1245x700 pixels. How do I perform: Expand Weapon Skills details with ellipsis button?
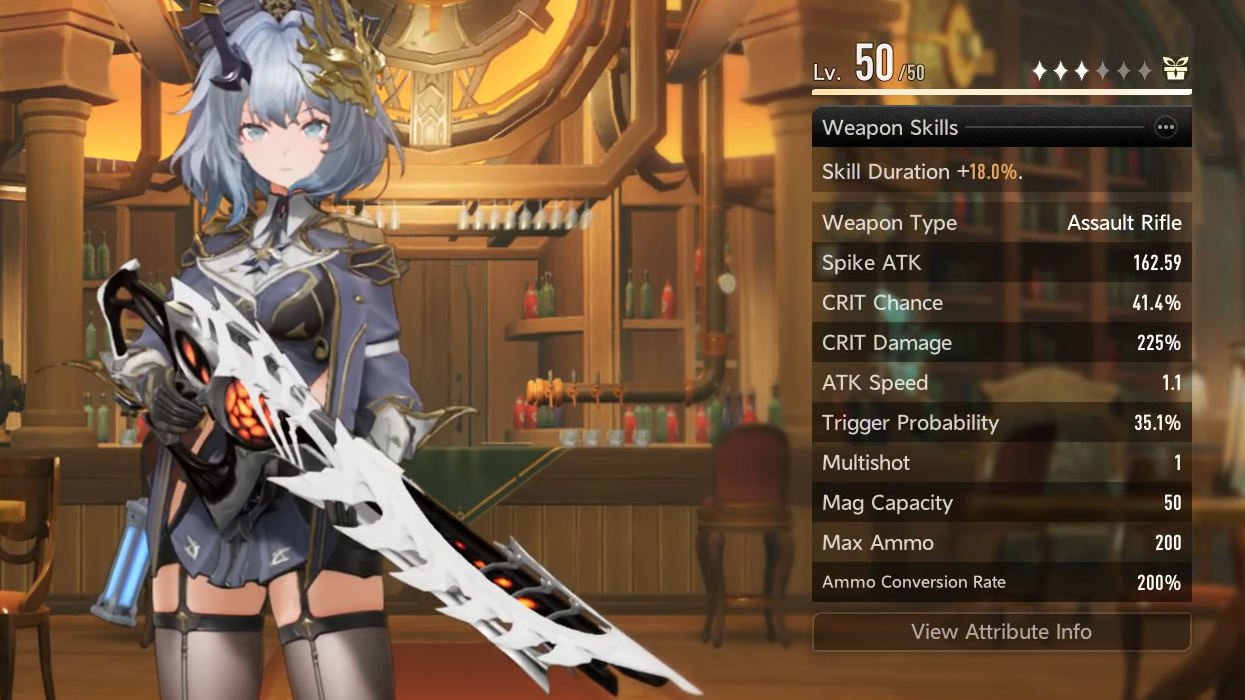coord(1165,128)
